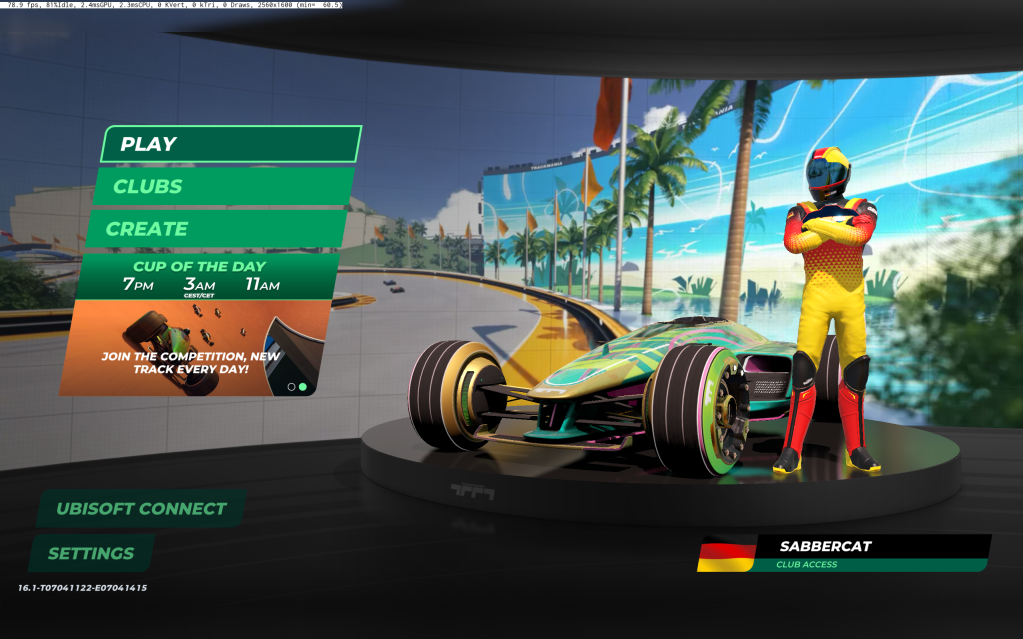Open the Settings menu

91,553
